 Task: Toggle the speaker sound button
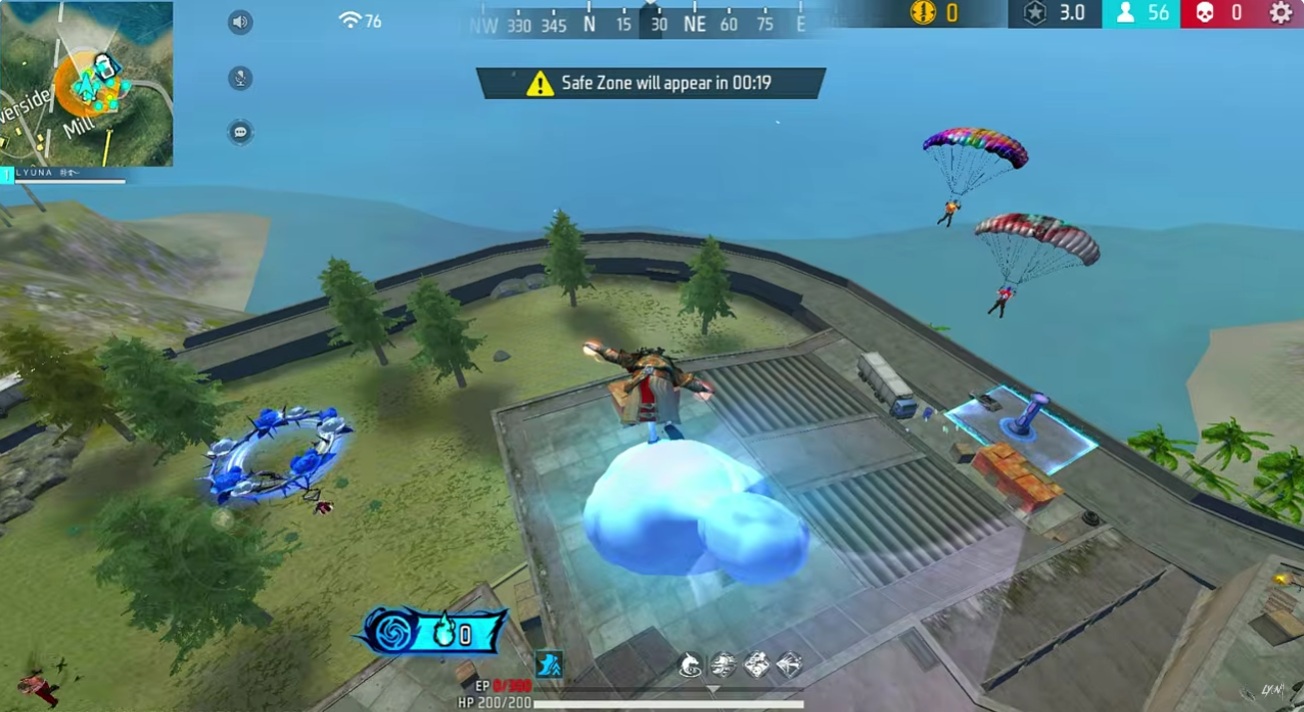pos(240,22)
